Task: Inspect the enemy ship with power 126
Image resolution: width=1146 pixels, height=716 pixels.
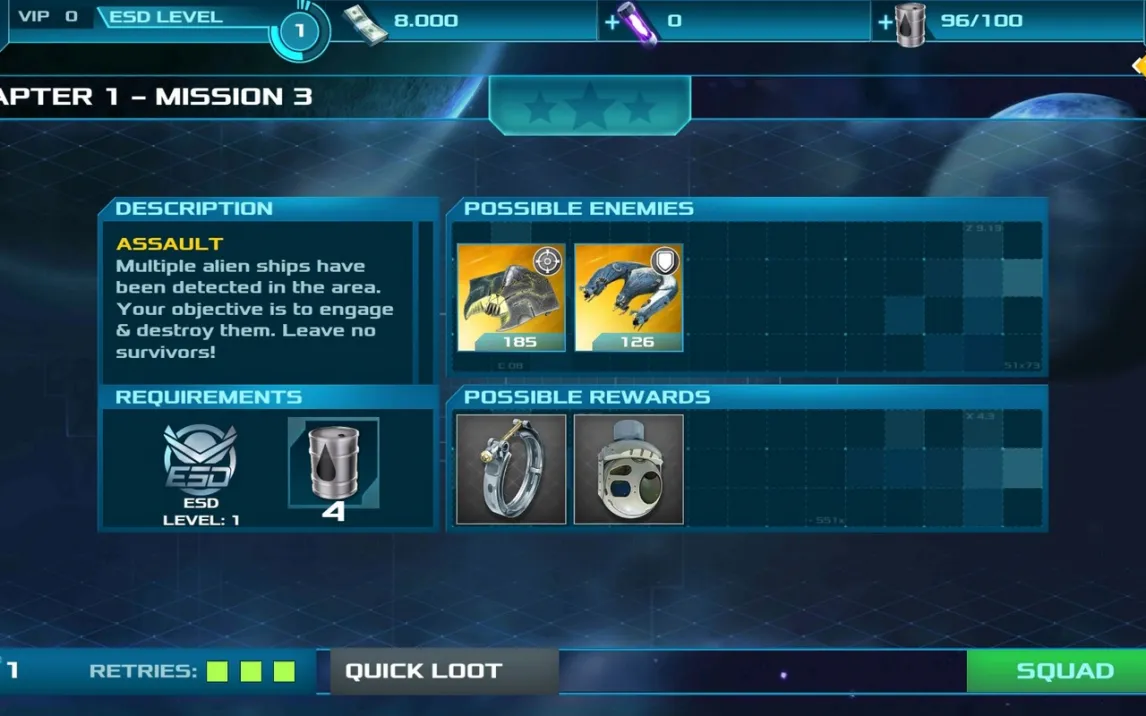Action: [629, 297]
